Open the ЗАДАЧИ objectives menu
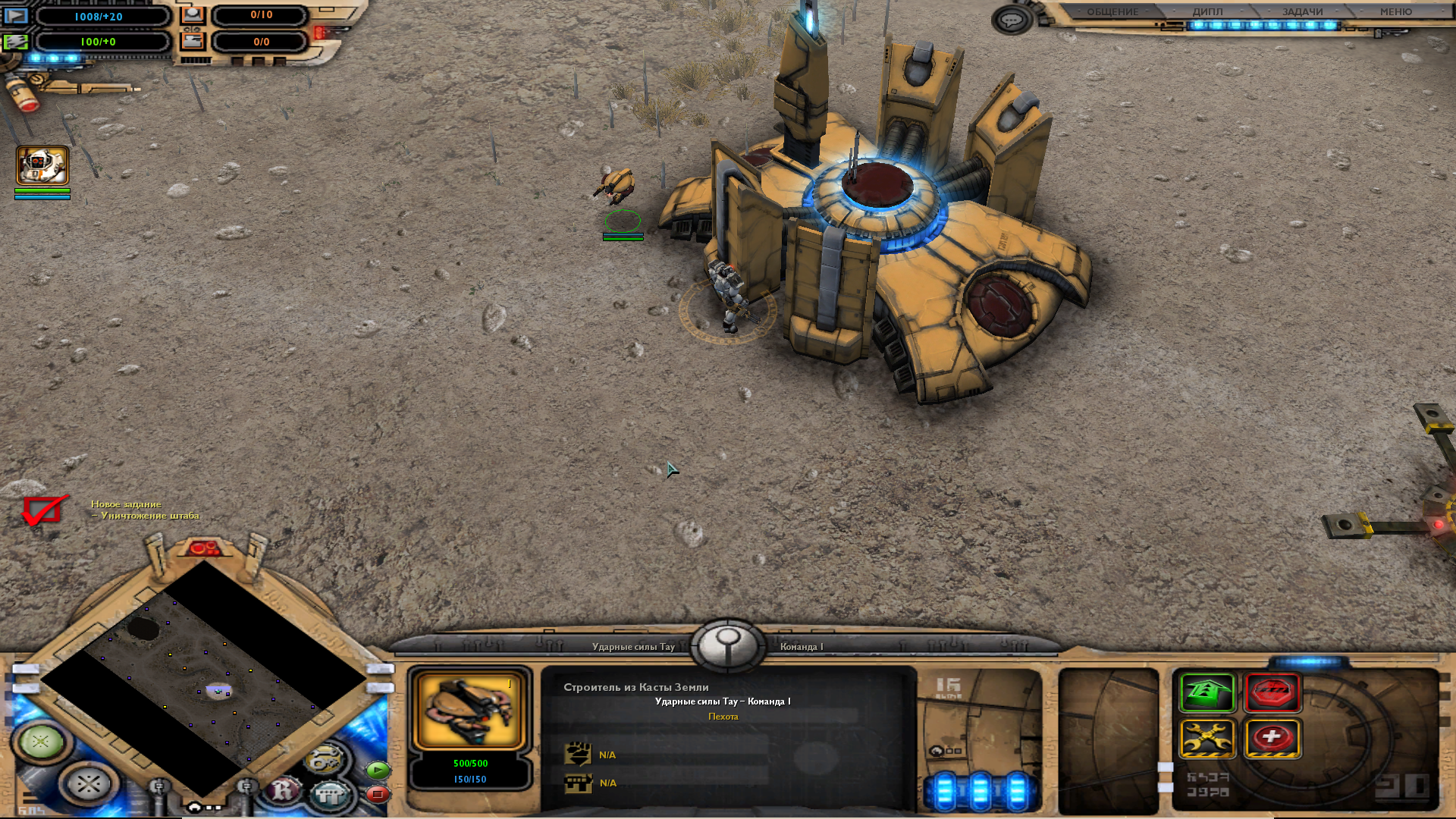 (1302, 11)
